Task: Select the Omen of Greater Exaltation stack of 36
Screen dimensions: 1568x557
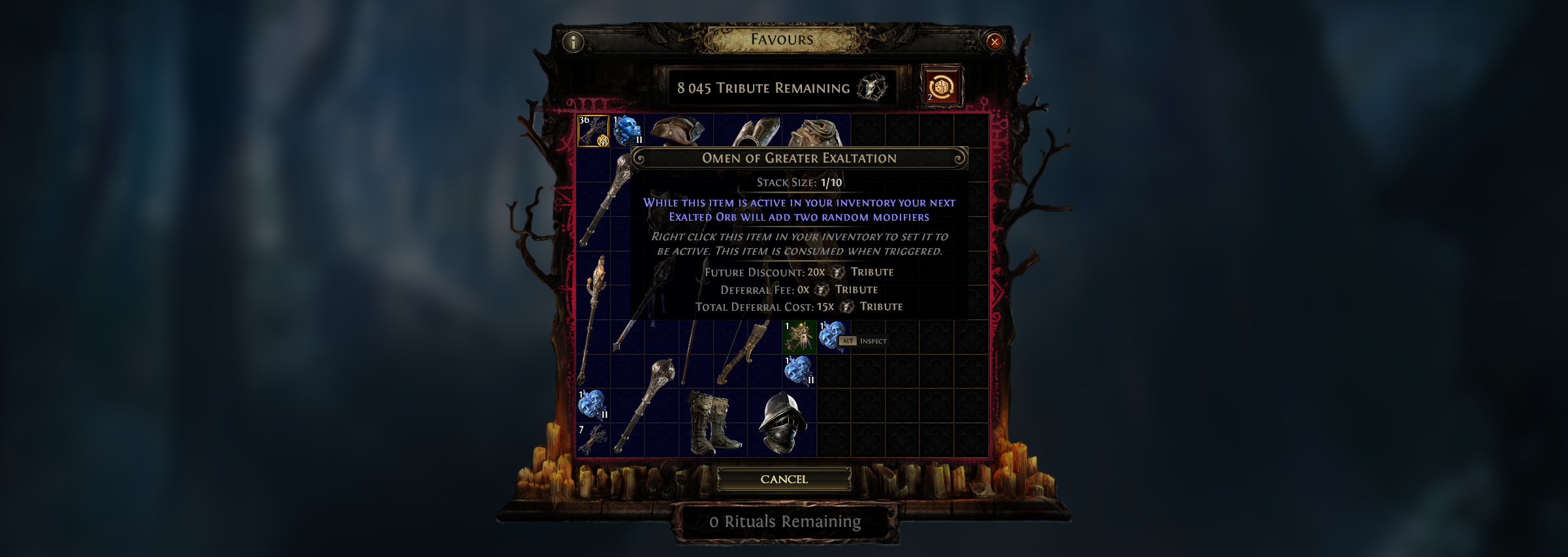Action: click(x=592, y=131)
